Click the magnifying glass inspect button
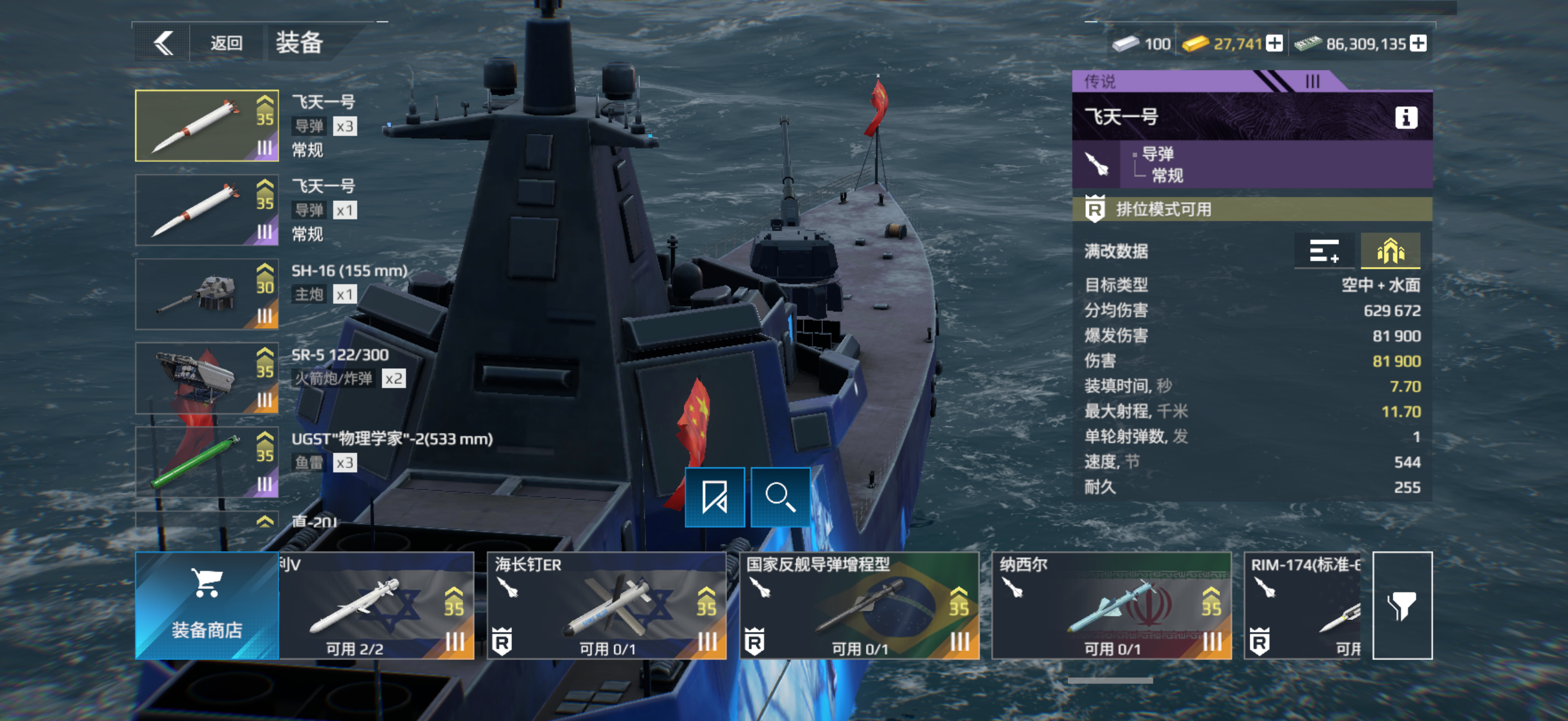The image size is (1568, 721). click(780, 497)
